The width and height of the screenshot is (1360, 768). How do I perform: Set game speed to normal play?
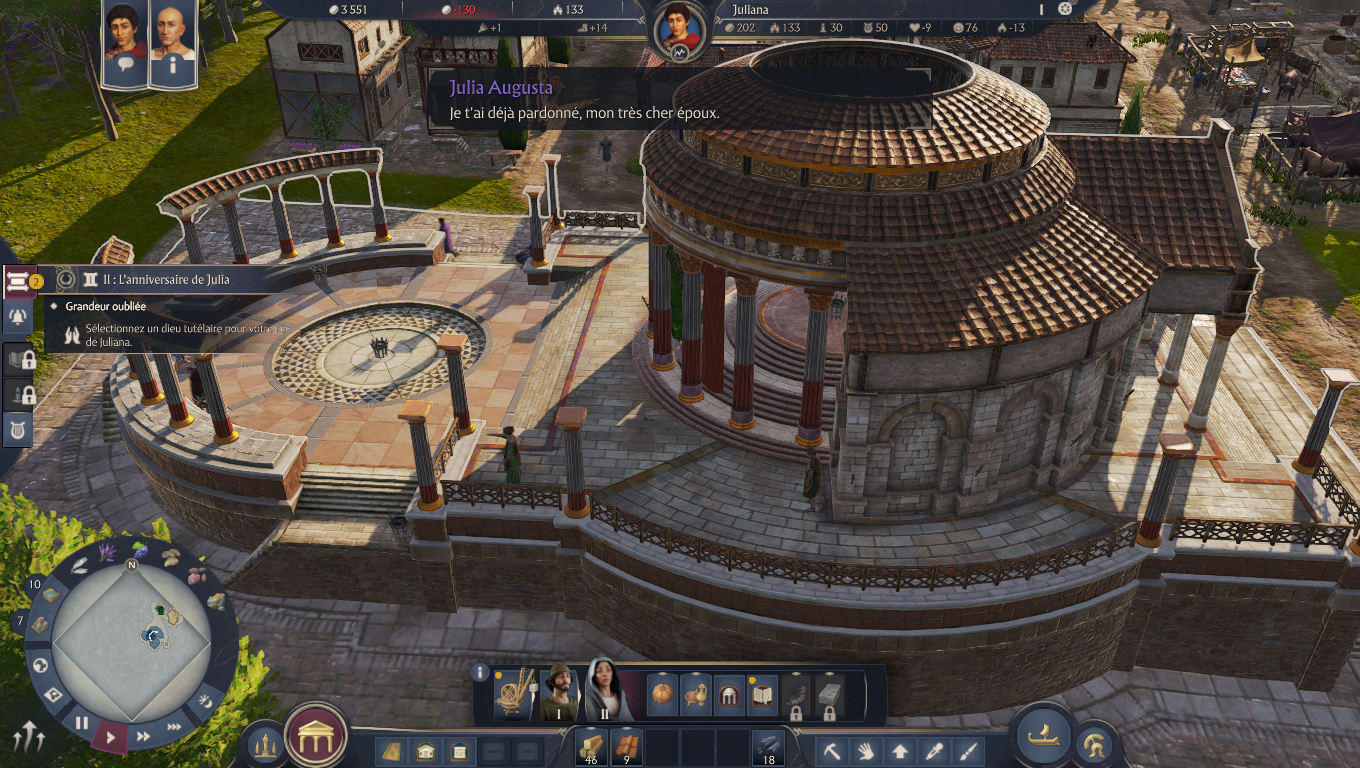pyautogui.click(x=111, y=738)
